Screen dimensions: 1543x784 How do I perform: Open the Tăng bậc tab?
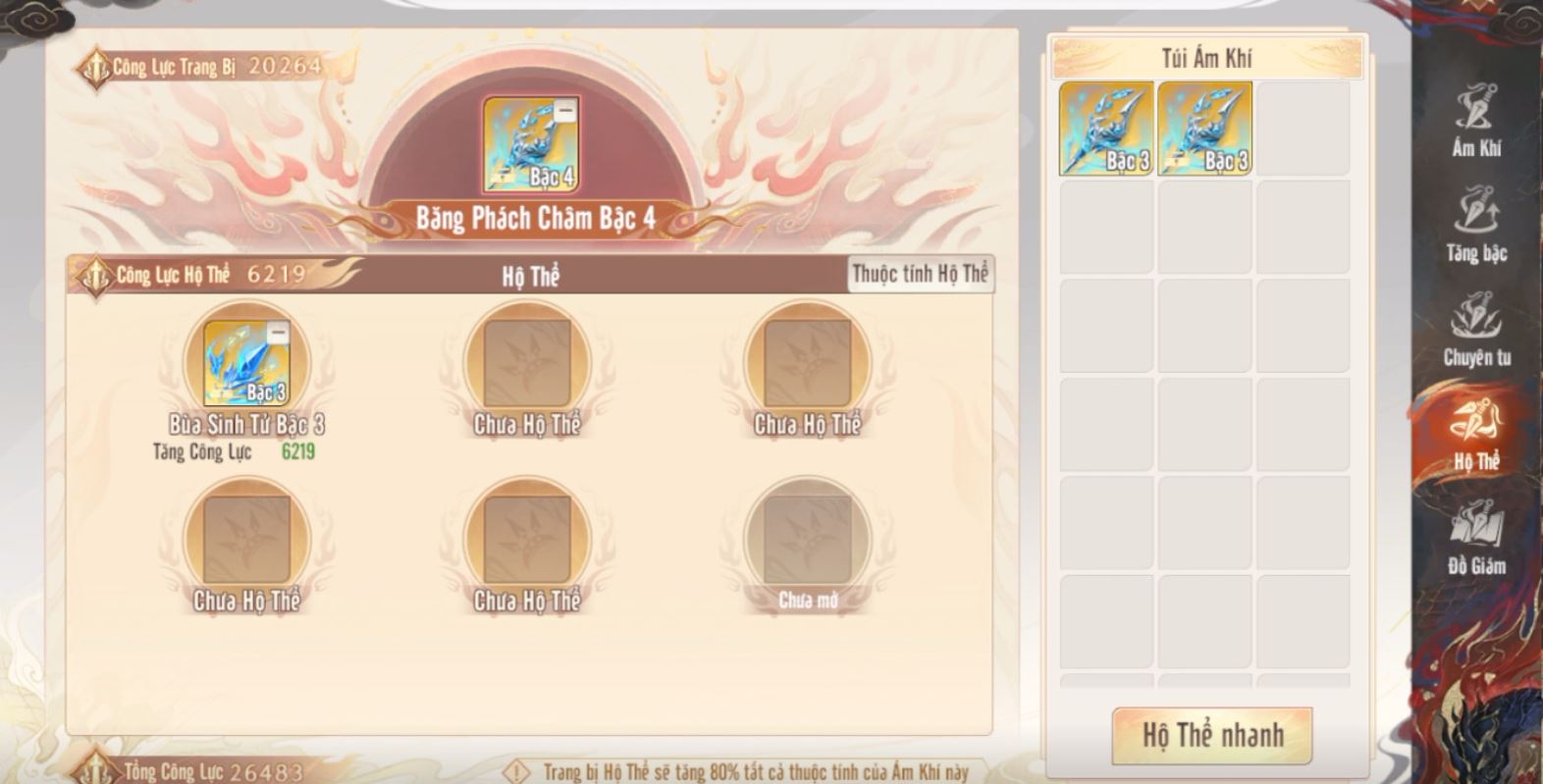(1476, 227)
